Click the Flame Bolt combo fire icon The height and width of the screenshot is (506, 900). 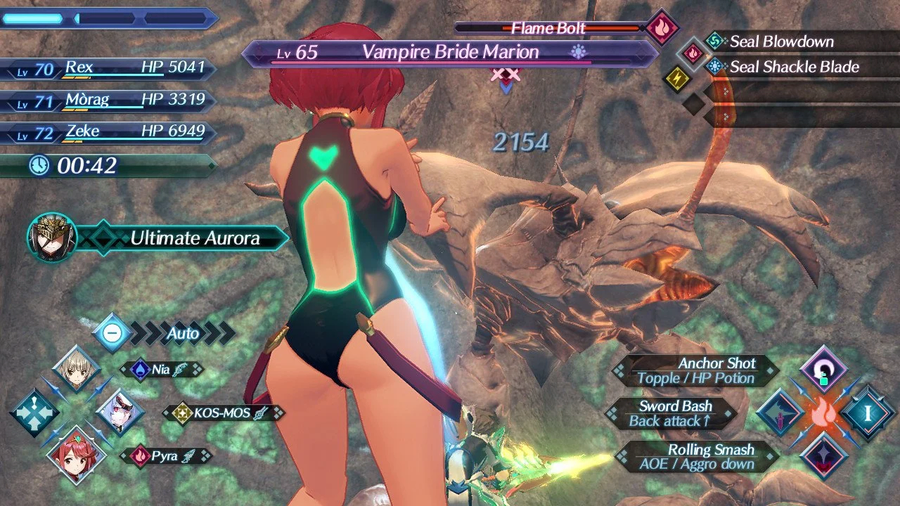tap(661, 28)
